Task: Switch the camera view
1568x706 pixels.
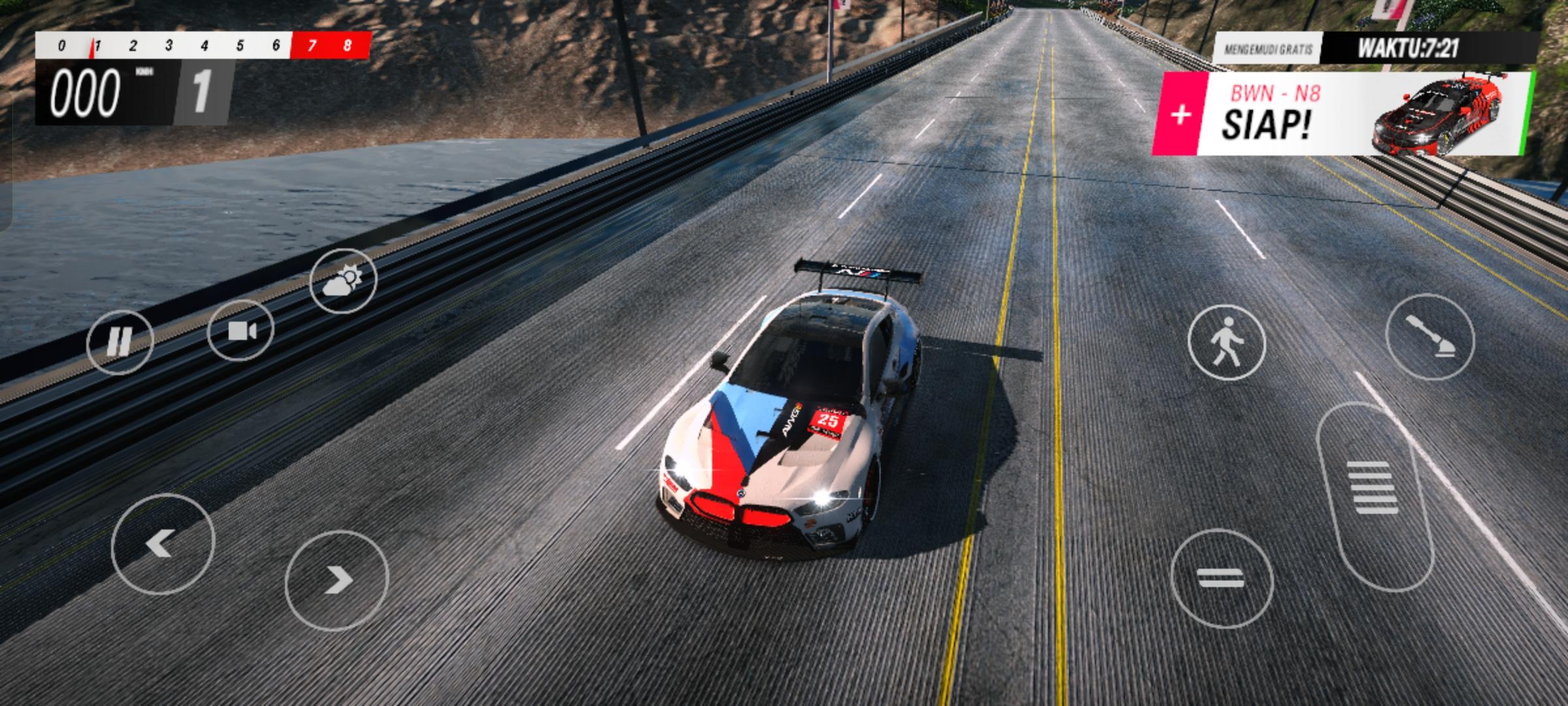Action: 240,331
